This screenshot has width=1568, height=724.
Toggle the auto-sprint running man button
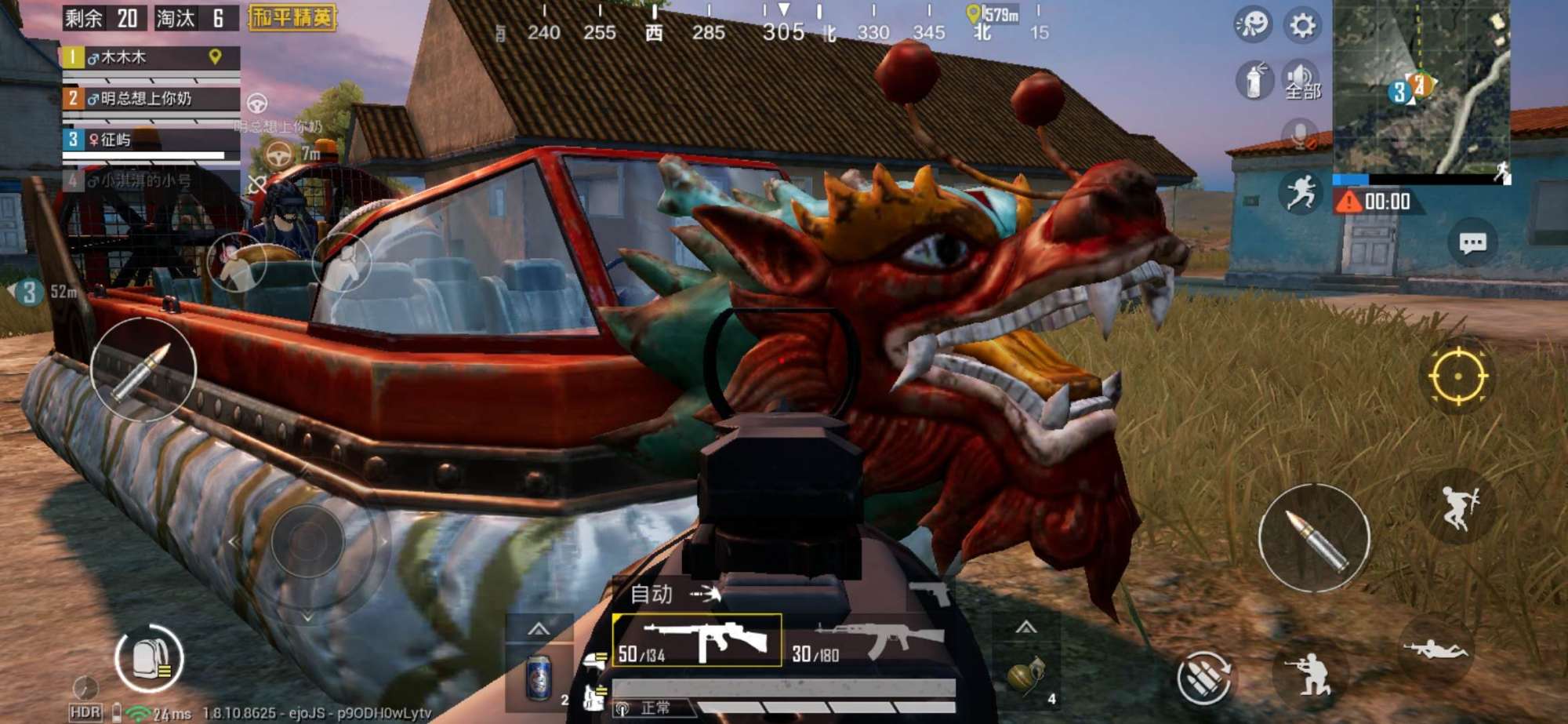[x=1301, y=191]
